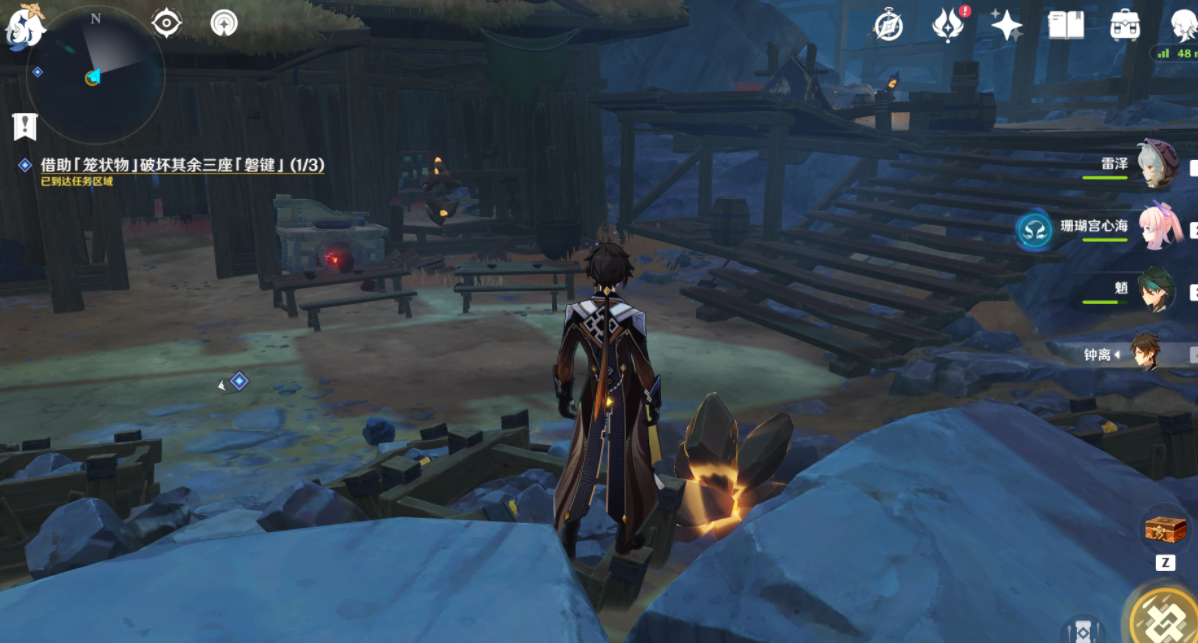The width and height of the screenshot is (1198, 643).
Task: Open the map via the minimap
Action: point(96,75)
